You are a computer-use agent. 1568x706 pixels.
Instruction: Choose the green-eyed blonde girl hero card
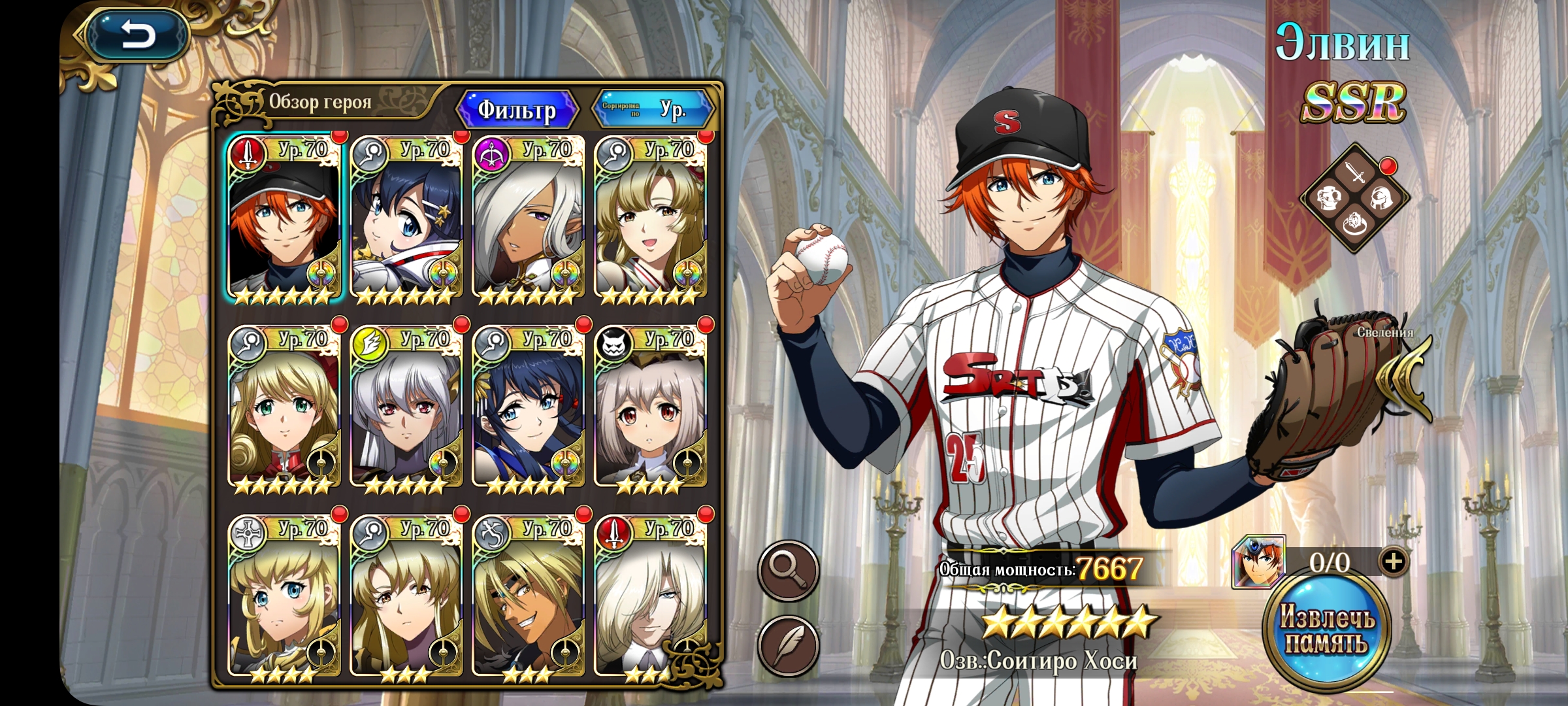coord(284,409)
